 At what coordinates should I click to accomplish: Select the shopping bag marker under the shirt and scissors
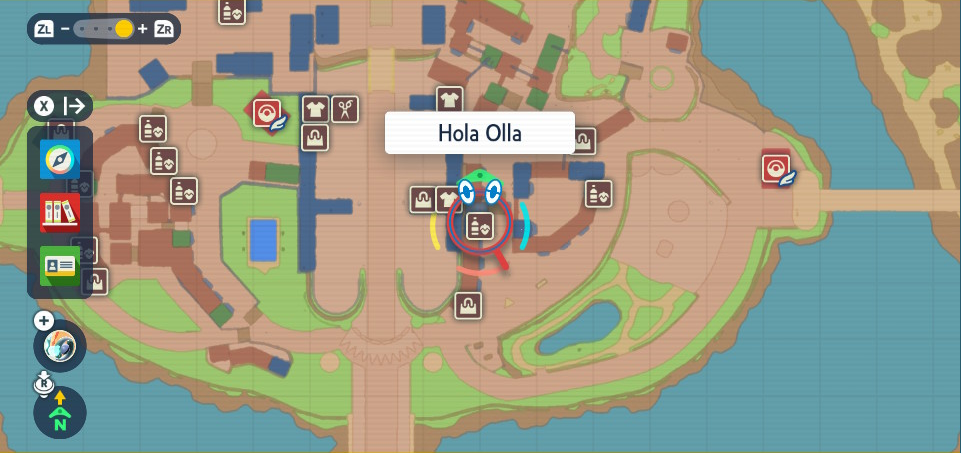click(316, 137)
